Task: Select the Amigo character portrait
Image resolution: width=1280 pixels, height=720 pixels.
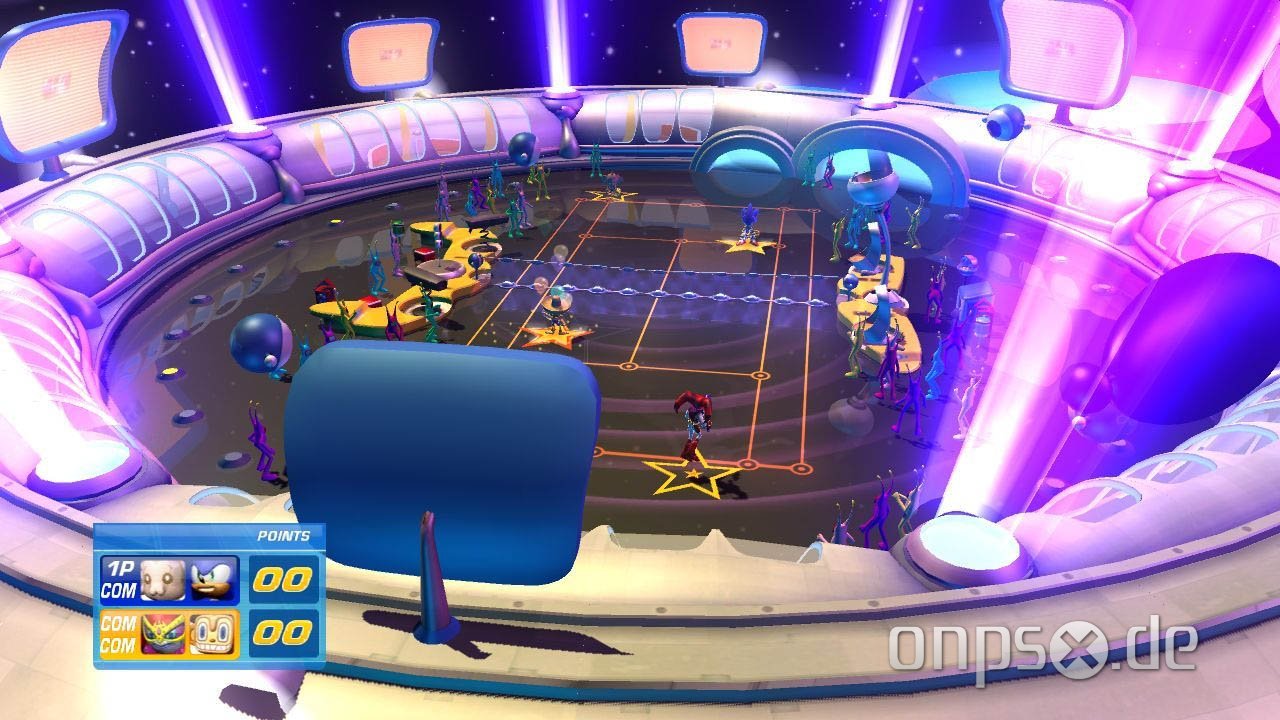Action: 212,635
